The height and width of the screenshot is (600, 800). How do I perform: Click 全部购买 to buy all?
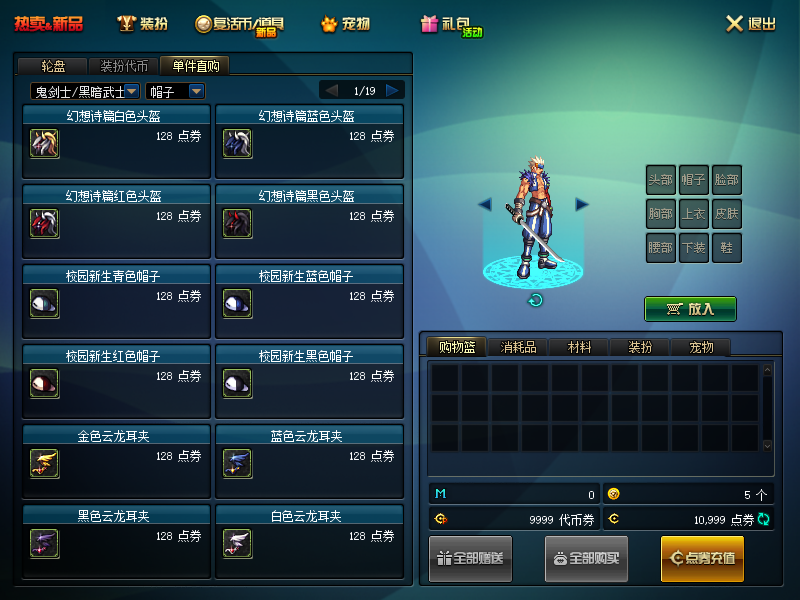(x=586, y=558)
